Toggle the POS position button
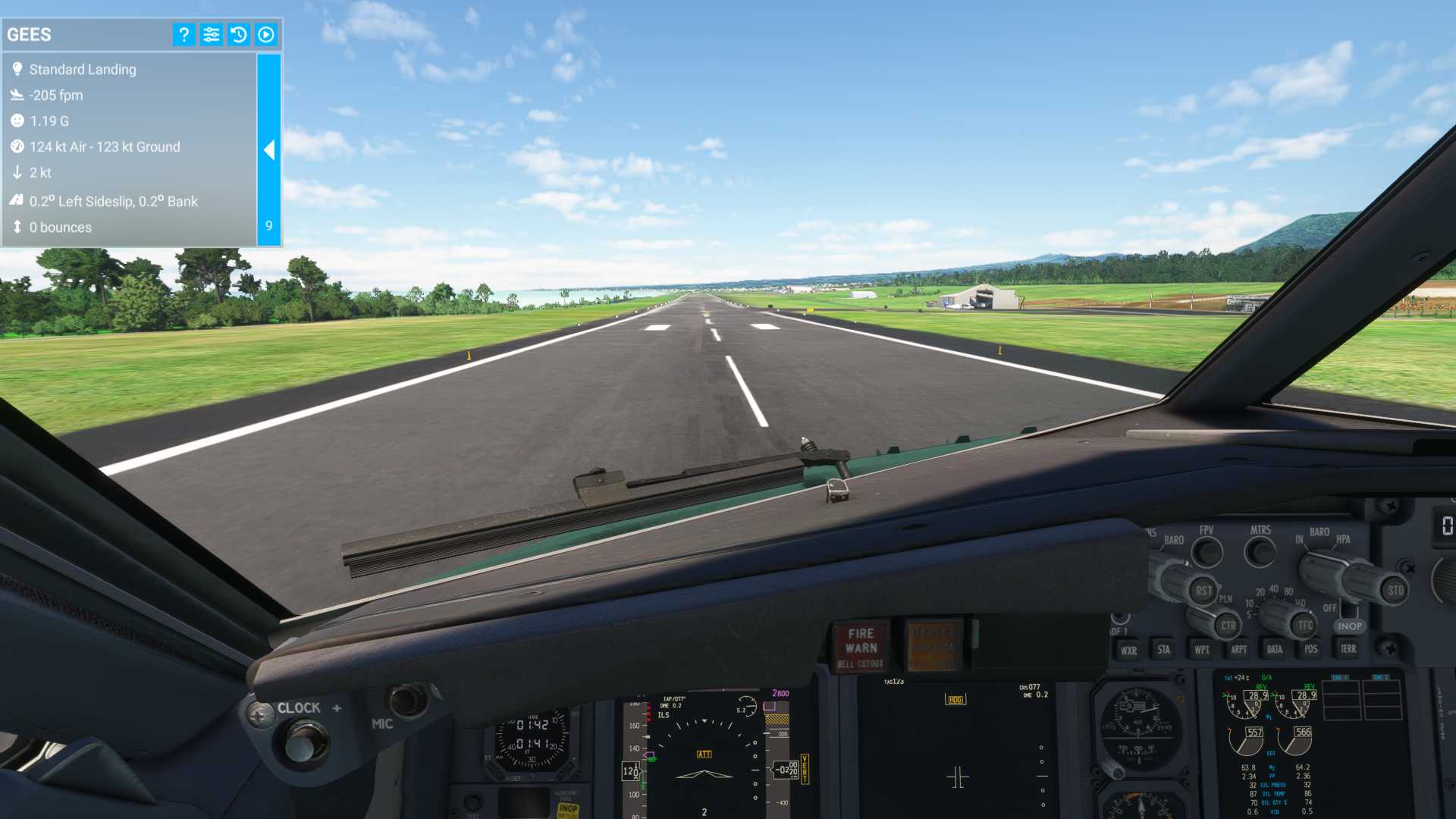 click(x=1310, y=649)
